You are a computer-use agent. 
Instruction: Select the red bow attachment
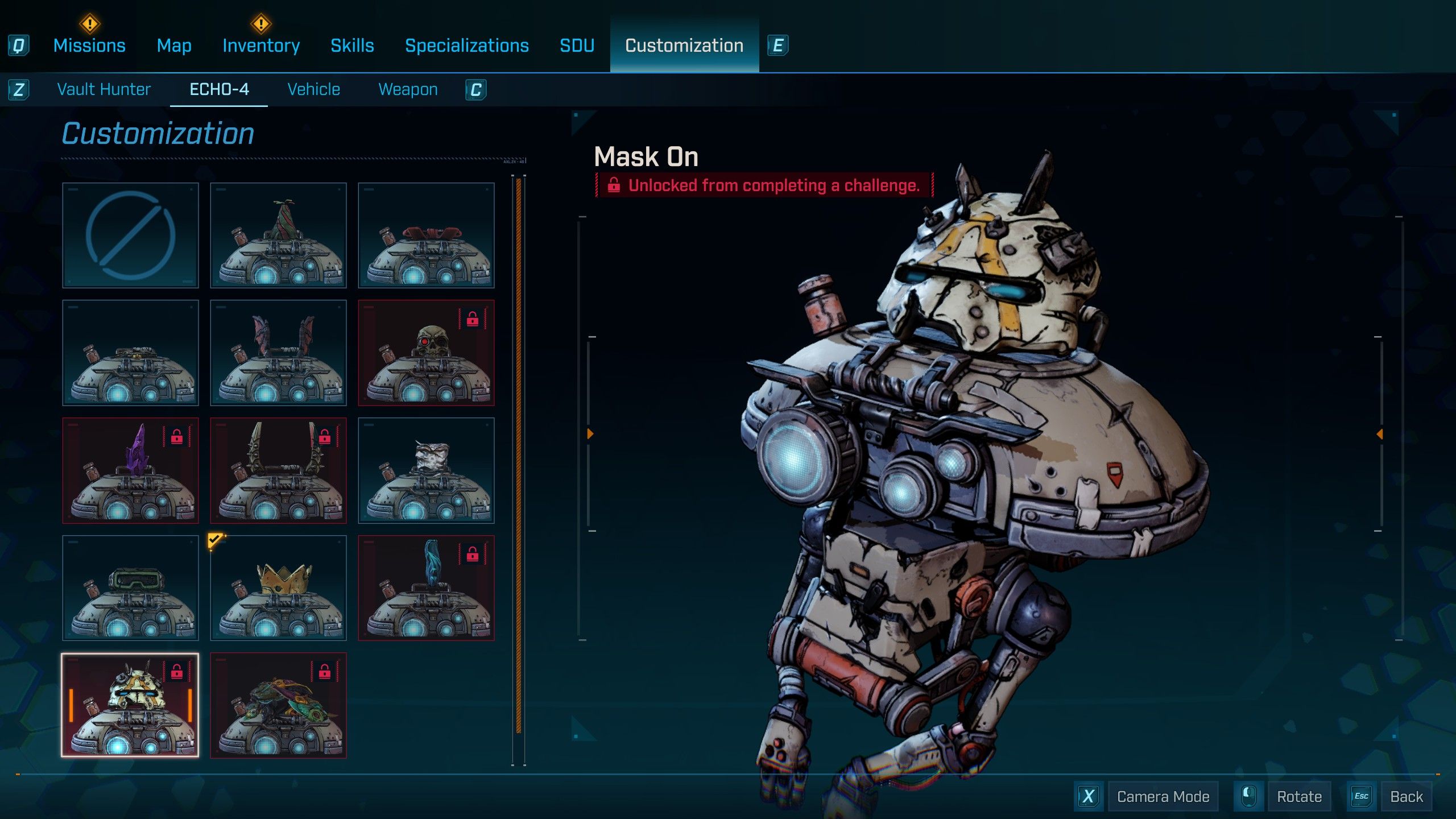(x=426, y=235)
